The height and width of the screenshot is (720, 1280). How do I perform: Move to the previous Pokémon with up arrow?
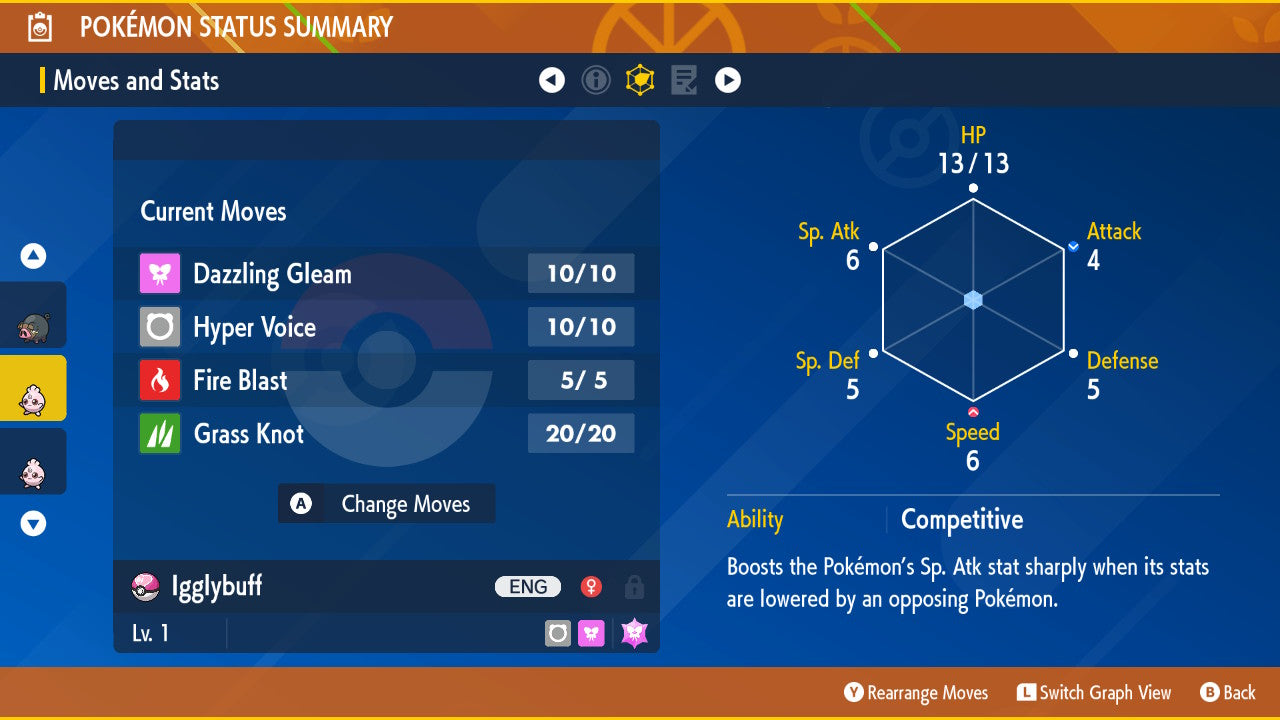point(33,257)
